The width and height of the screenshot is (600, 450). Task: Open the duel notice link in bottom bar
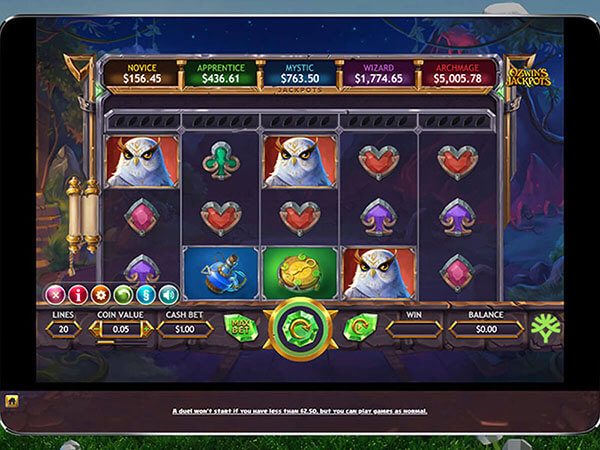tap(299, 410)
